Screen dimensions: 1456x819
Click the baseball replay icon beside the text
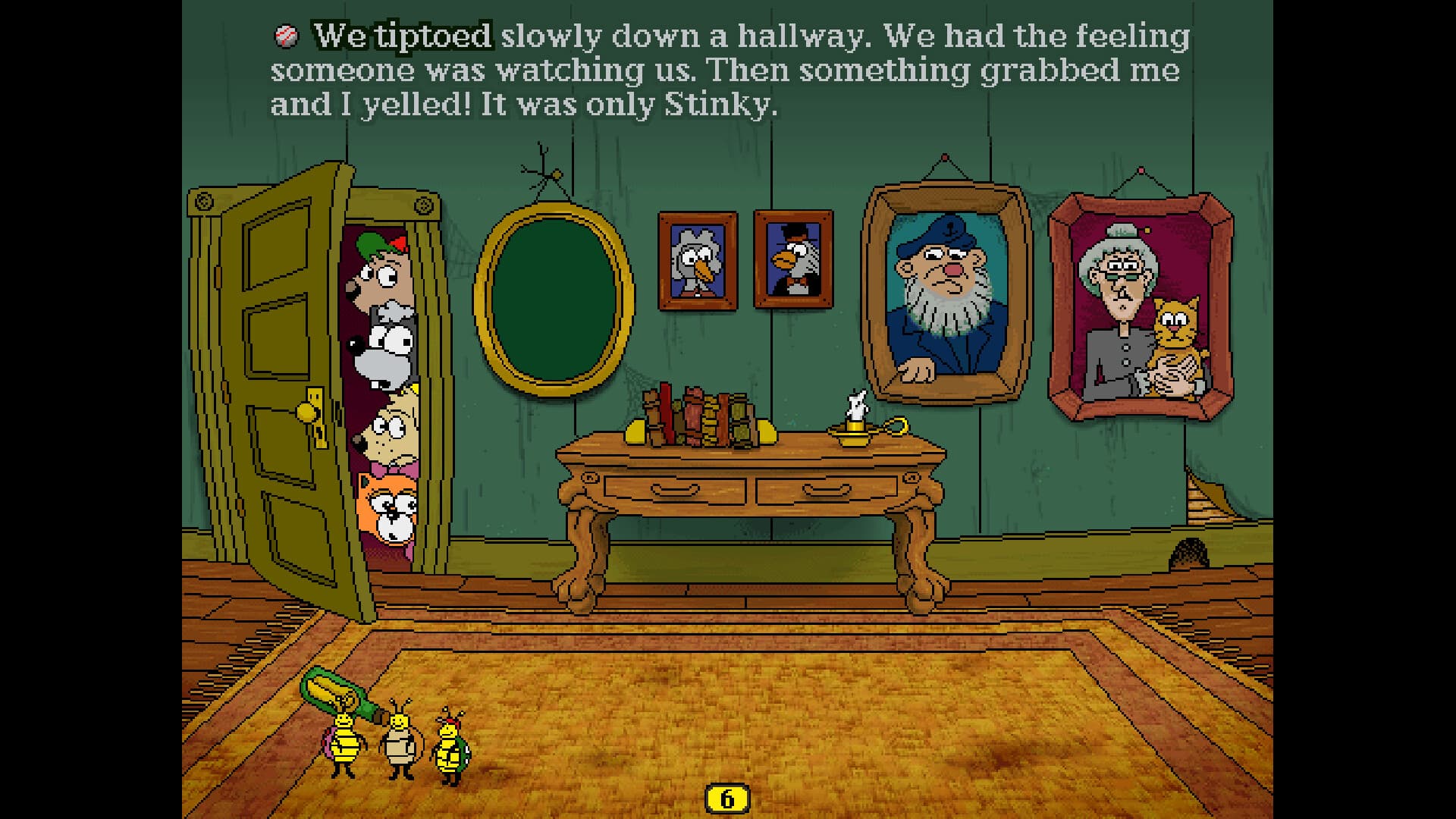[x=287, y=33]
